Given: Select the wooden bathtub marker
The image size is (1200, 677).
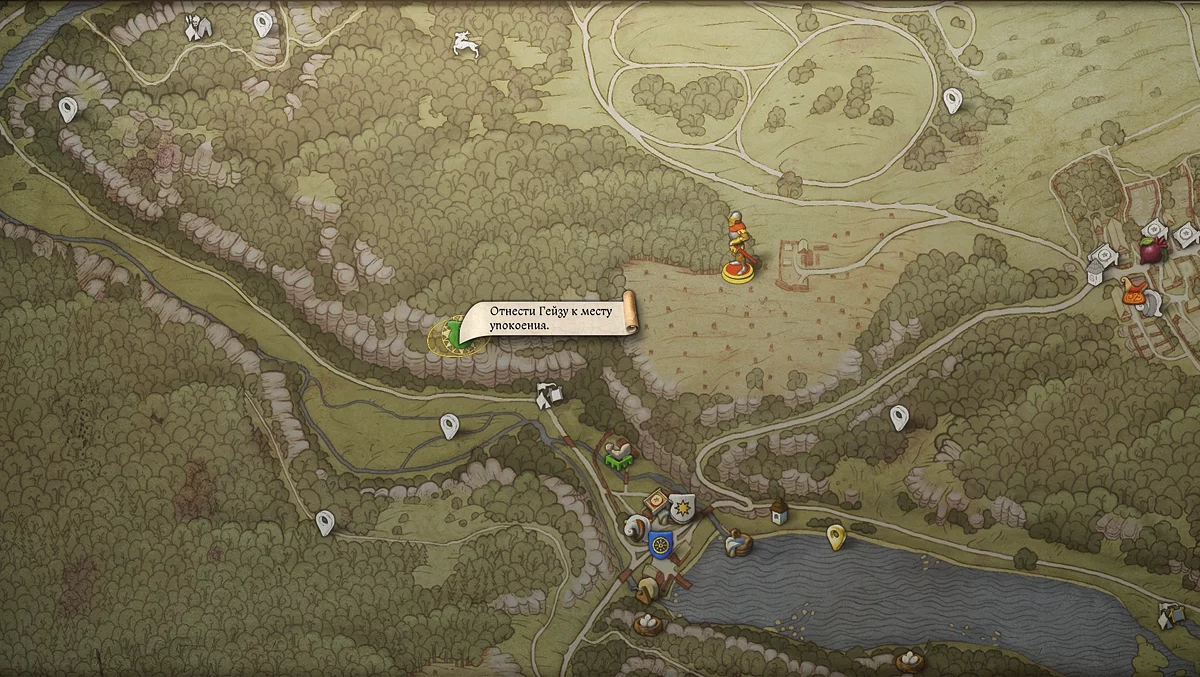Looking at the screenshot, I should (738, 543).
